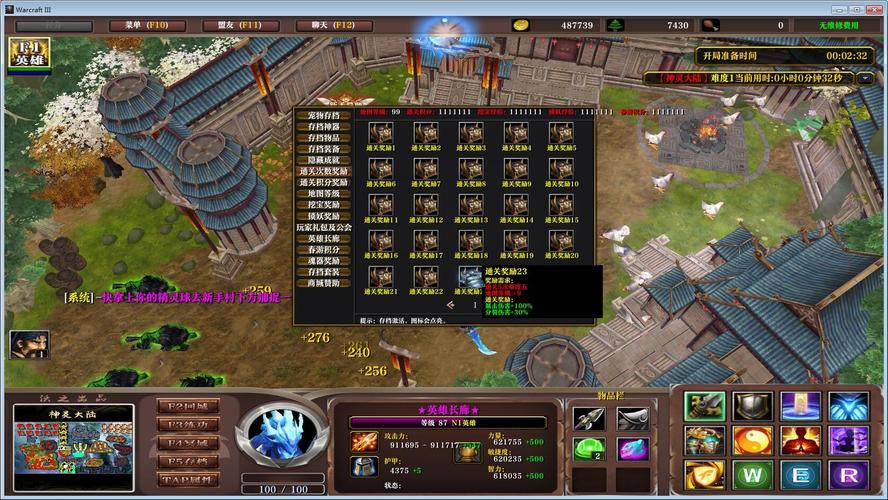The height and width of the screenshot is (500, 888).
Task: Open the 通关积分奖励 category
Action: click(324, 182)
